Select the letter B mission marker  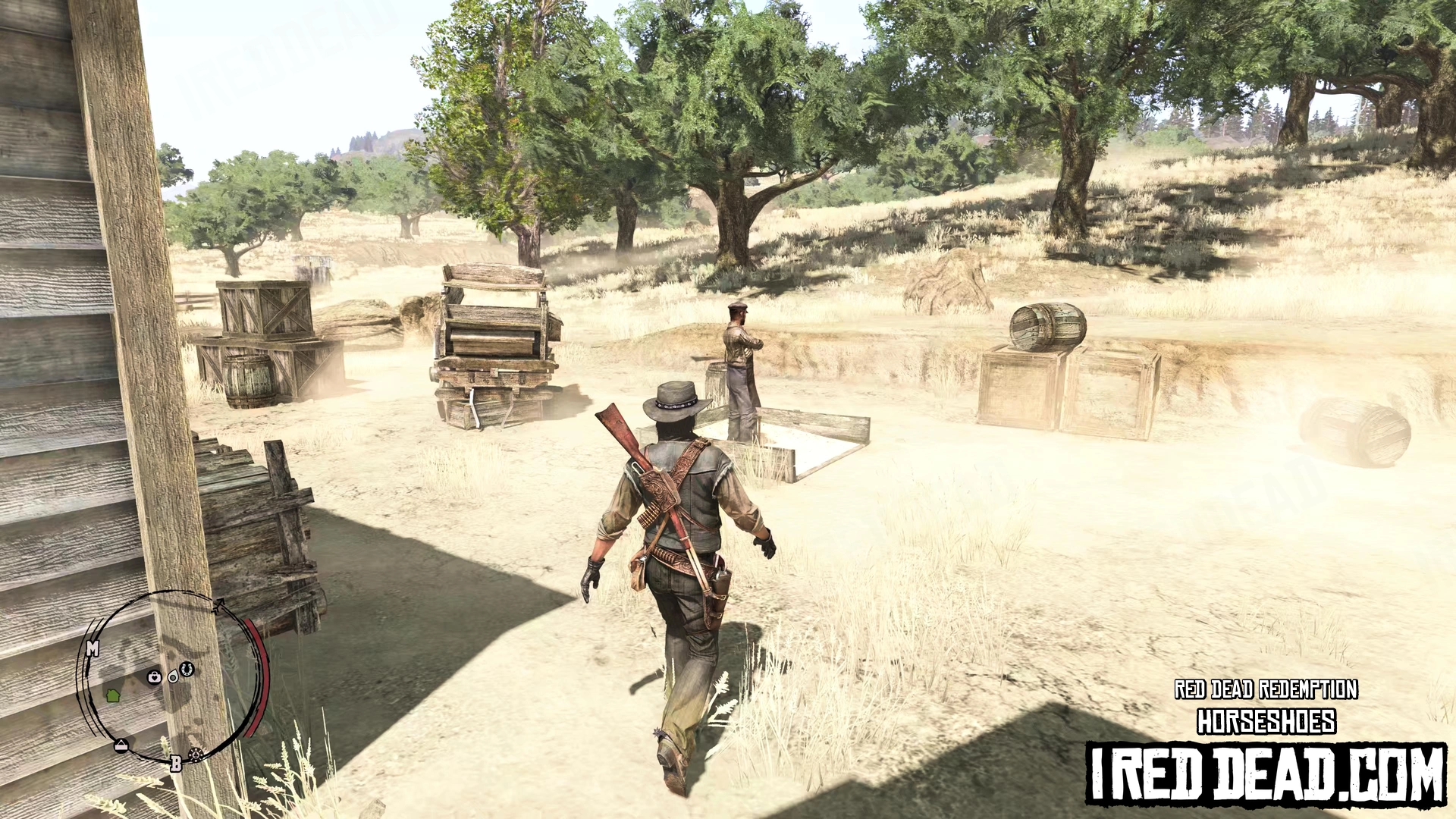tap(176, 764)
